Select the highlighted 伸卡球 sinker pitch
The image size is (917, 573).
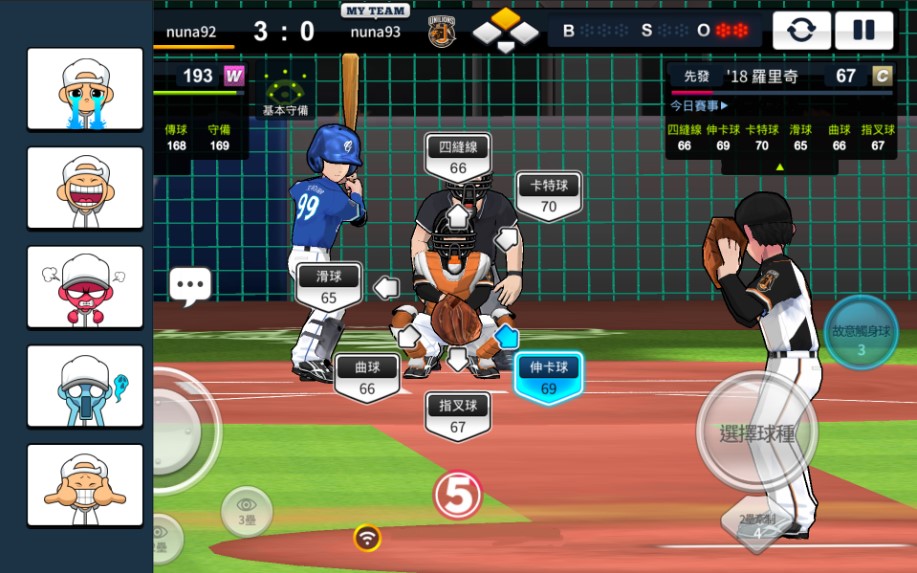tap(548, 377)
